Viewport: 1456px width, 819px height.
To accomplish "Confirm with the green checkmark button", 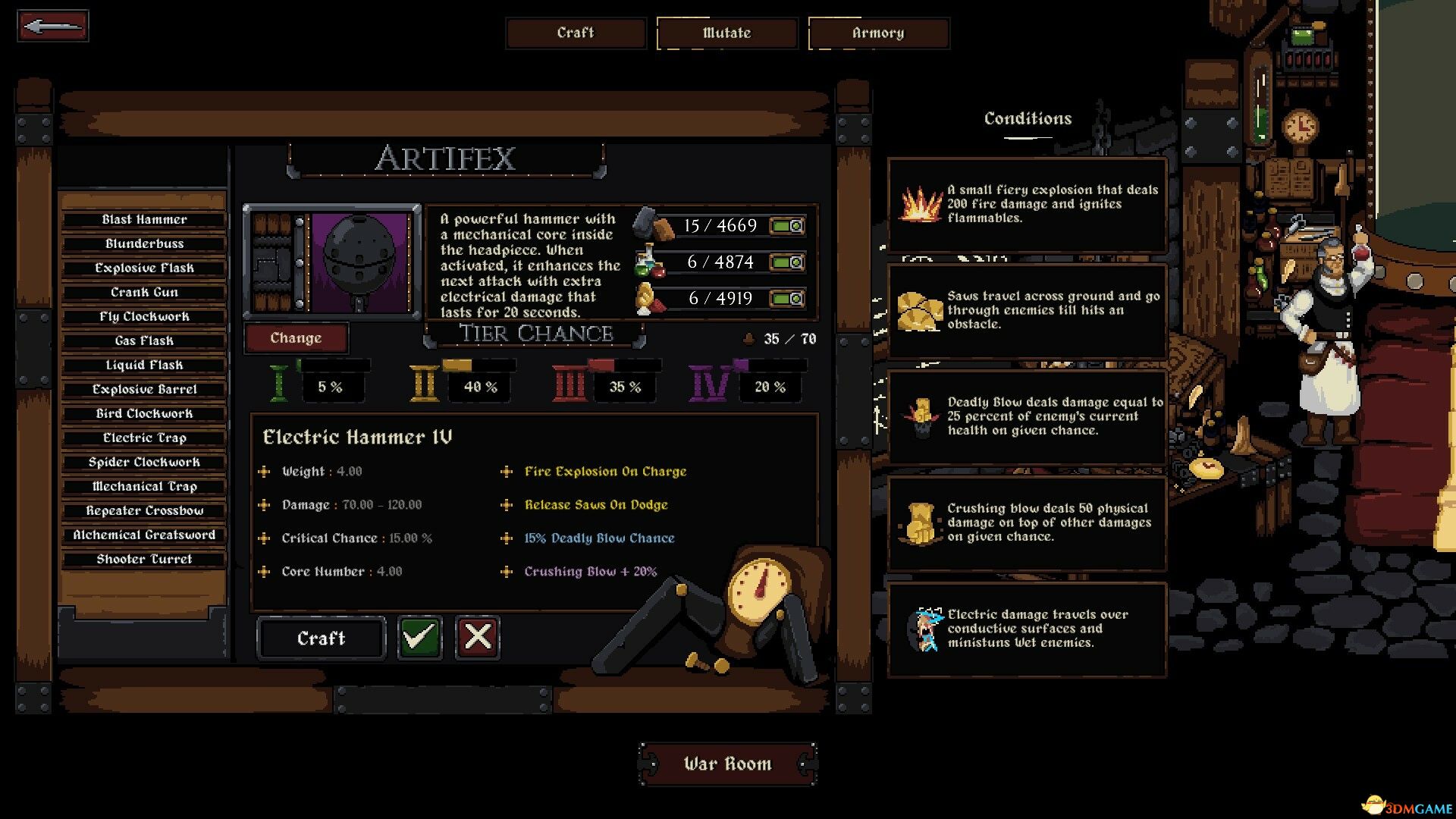I will [419, 637].
